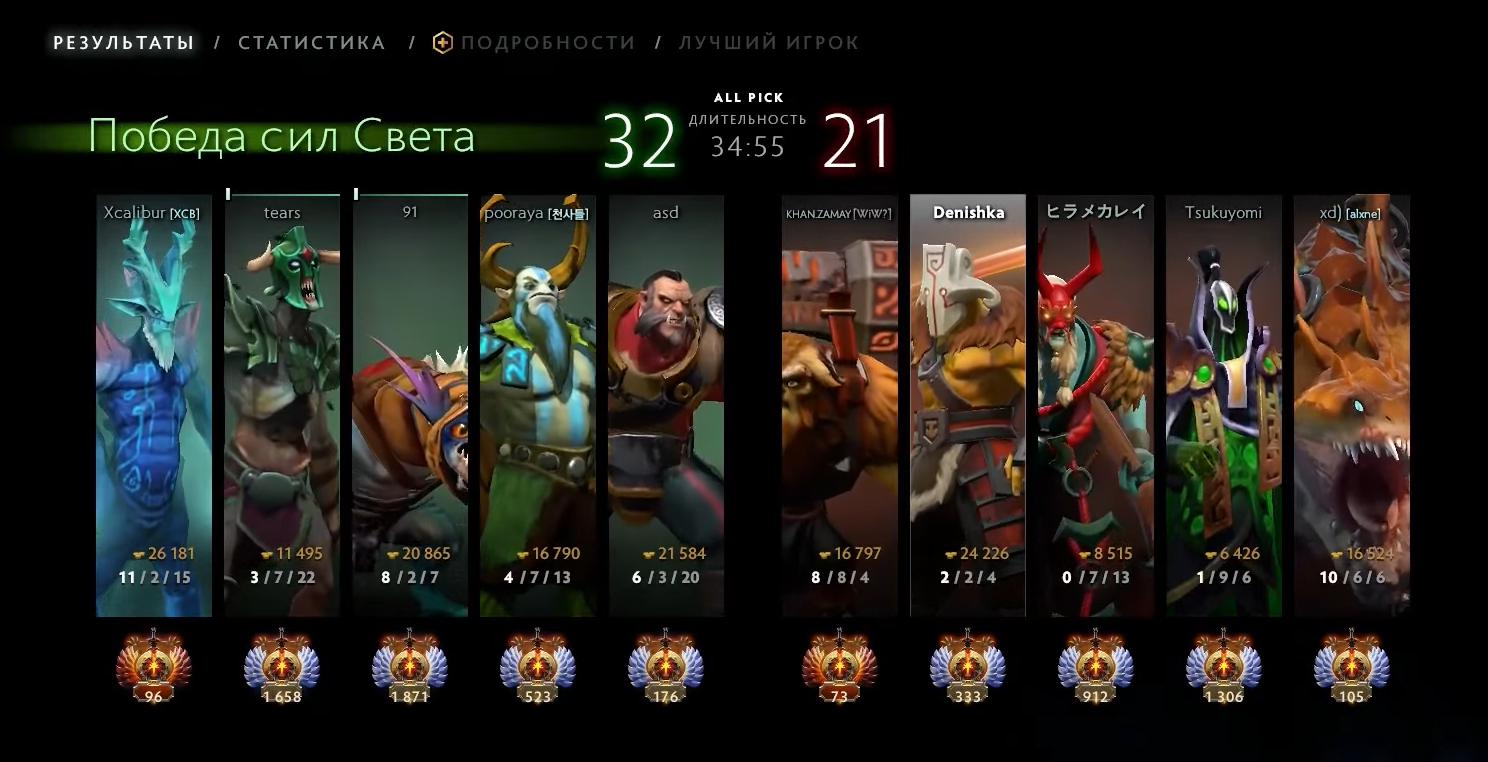The height and width of the screenshot is (762, 1488).
Task: Select Tsukuyomi's hero card
Action: click(1224, 405)
